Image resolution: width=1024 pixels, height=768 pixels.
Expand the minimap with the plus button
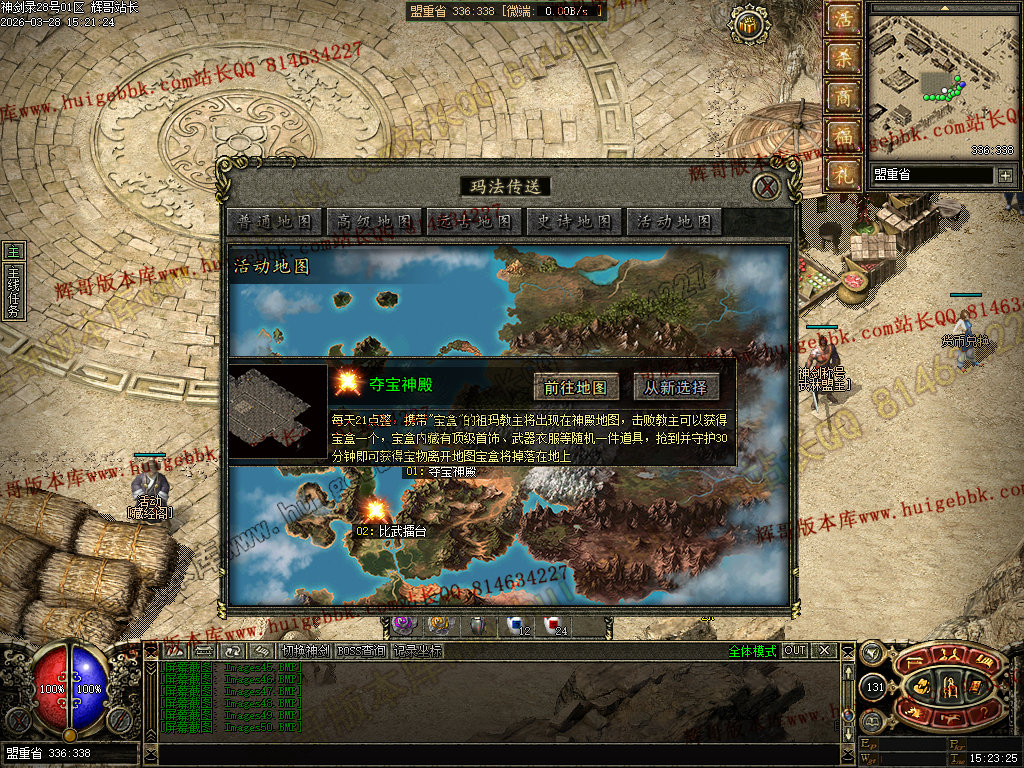point(1005,176)
